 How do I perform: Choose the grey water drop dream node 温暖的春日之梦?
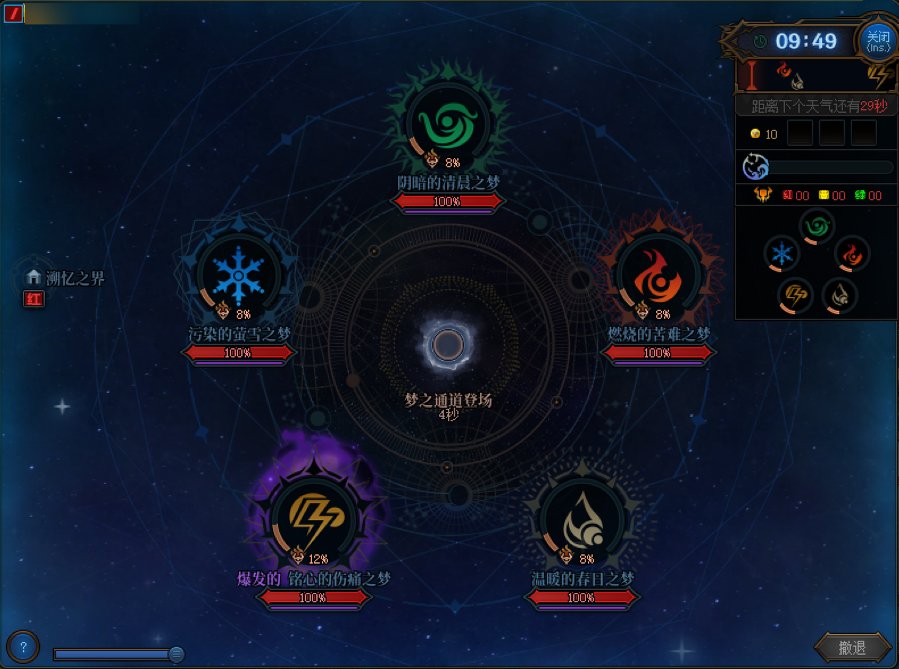[581, 517]
